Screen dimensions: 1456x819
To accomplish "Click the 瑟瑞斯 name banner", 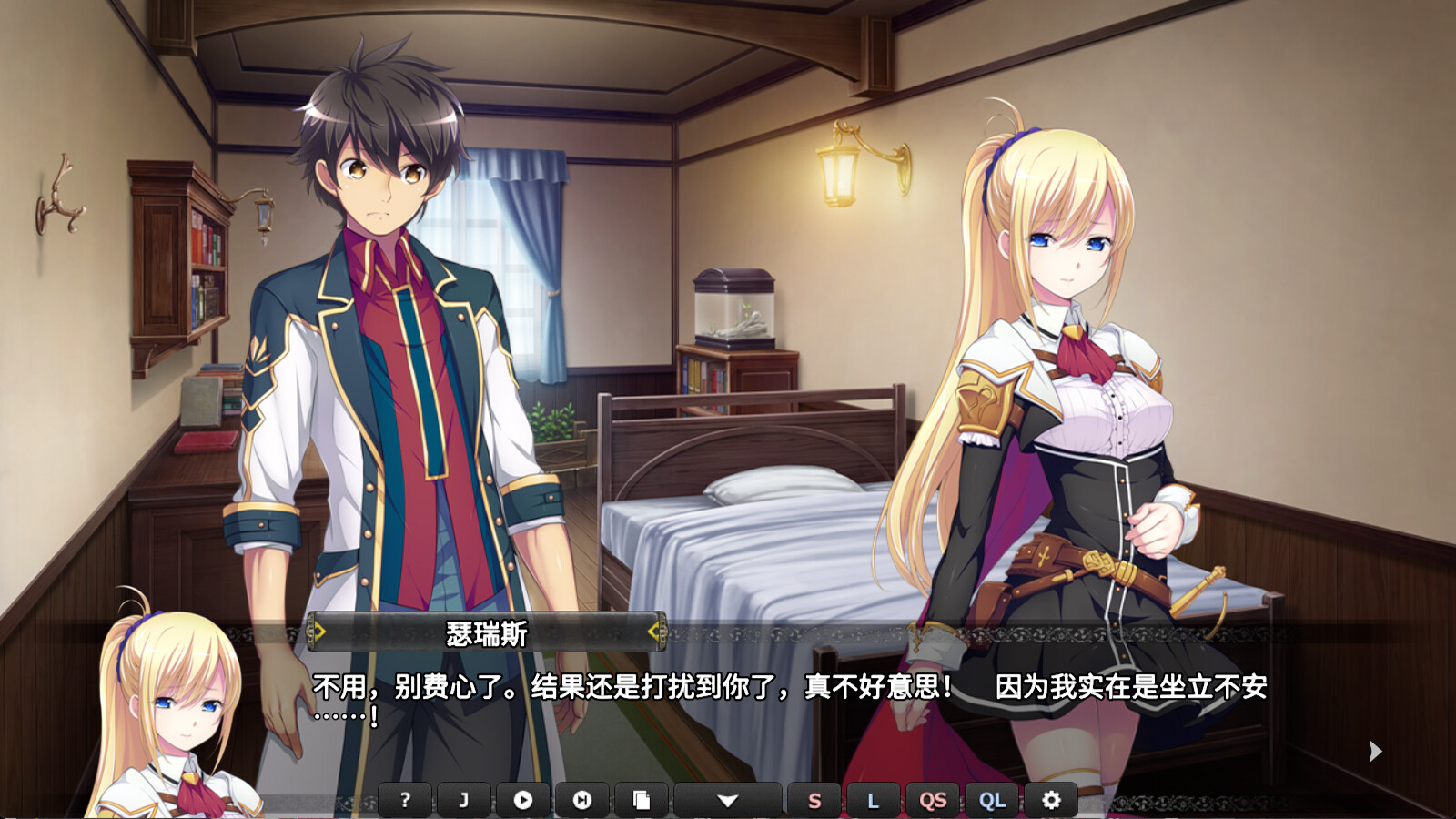I will pos(487,628).
